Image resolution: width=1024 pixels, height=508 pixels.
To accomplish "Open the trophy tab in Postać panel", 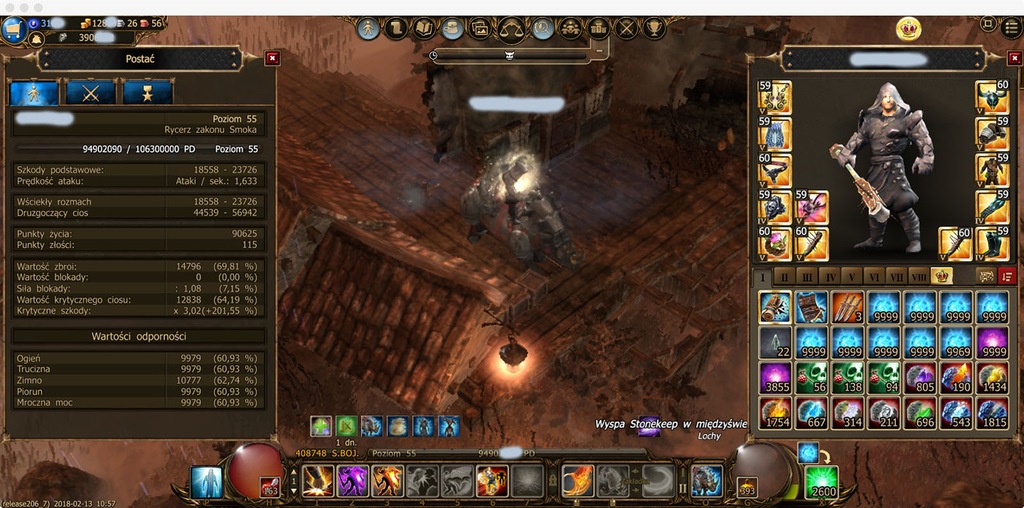I will [x=147, y=92].
